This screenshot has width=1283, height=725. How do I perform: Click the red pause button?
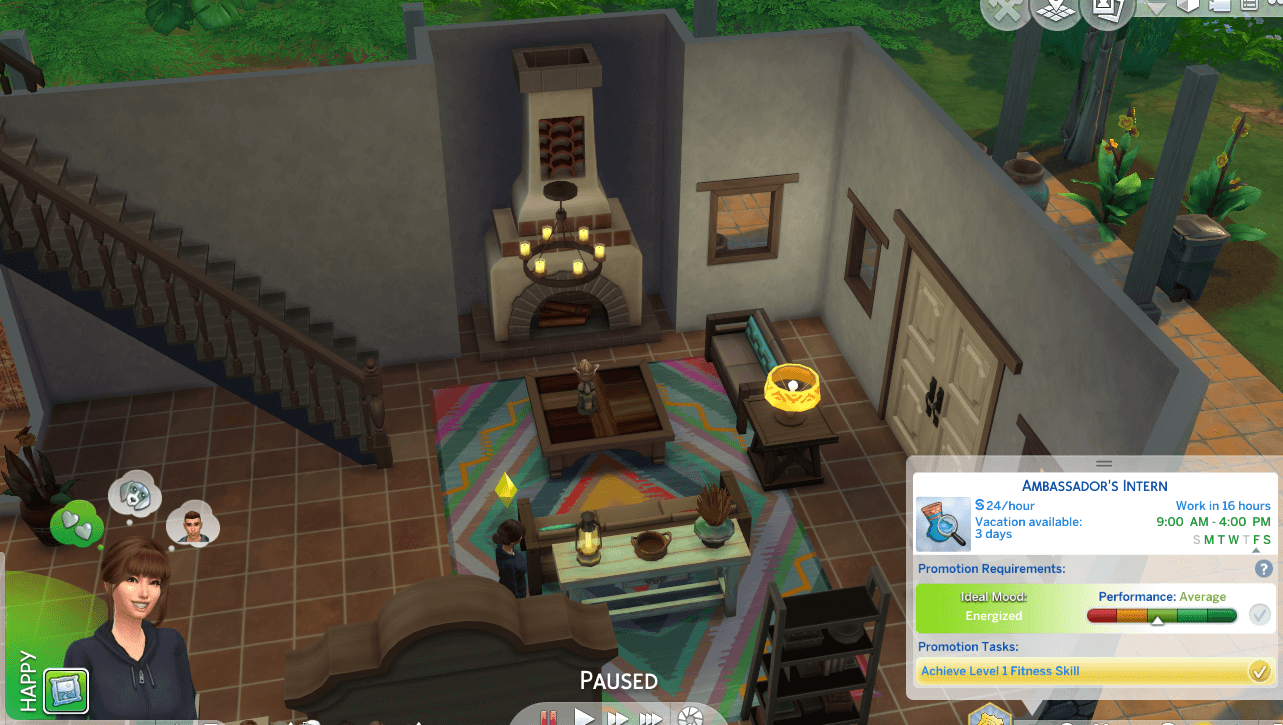[548, 717]
